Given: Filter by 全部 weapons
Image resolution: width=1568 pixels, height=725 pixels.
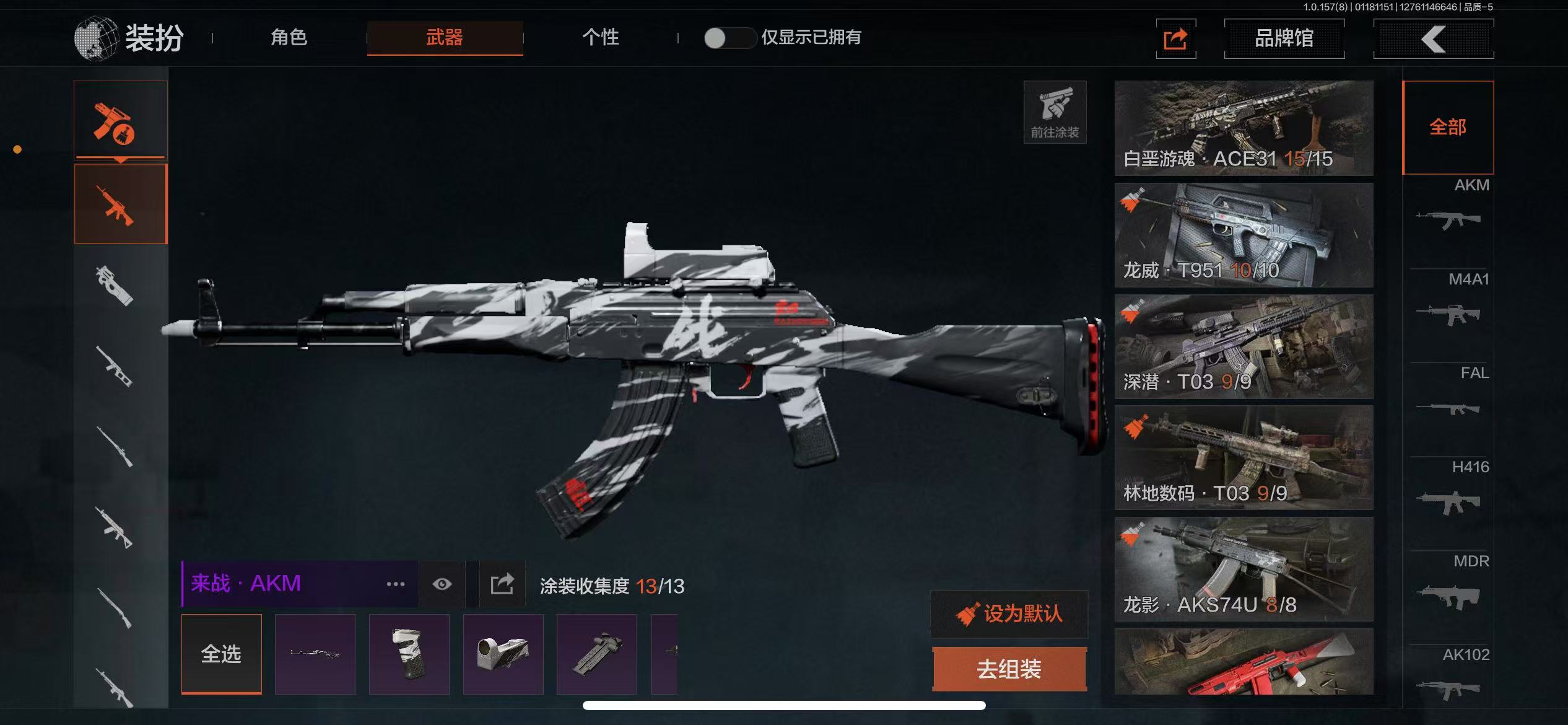Looking at the screenshot, I should pyautogui.click(x=1448, y=128).
